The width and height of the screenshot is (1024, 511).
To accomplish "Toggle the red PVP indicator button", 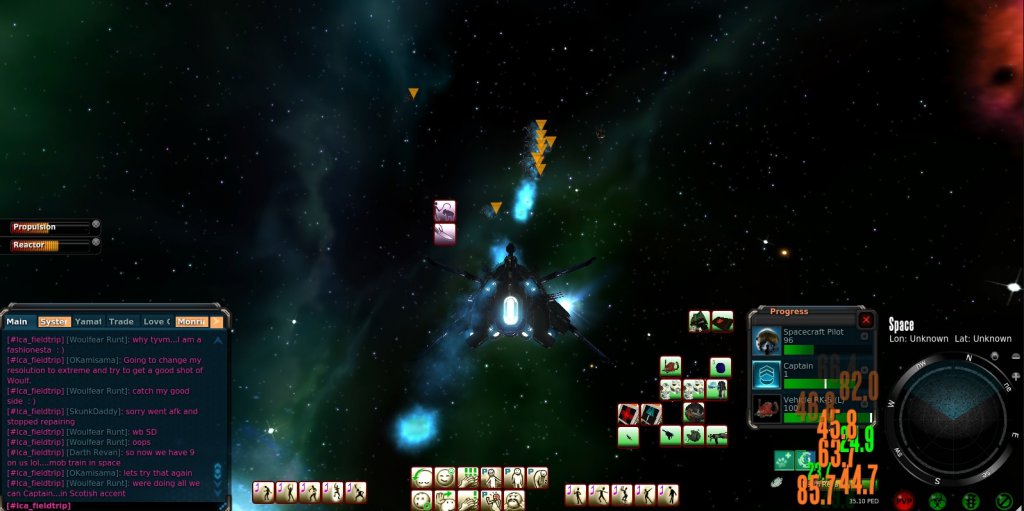I will [x=904, y=500].
